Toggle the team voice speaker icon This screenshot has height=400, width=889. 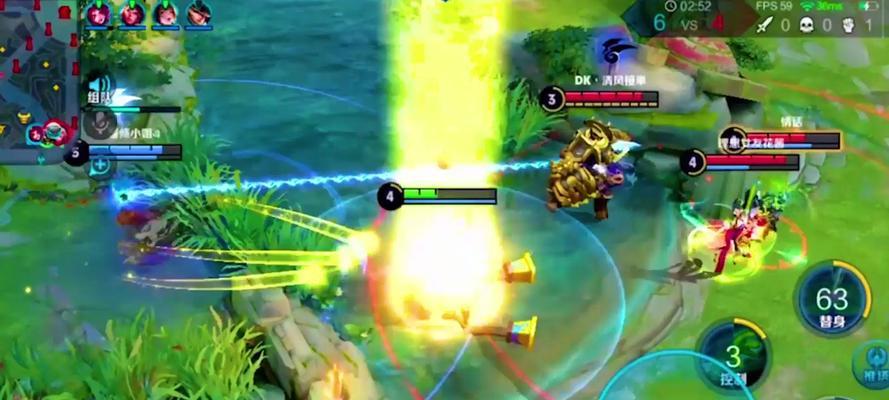pos(98,85)
